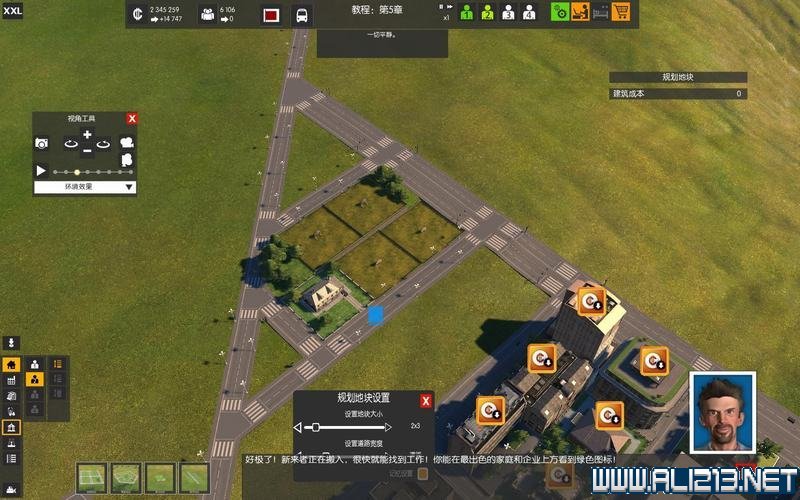Close the plot planning settings panel
The image size is (800, 500).
click(426, 401)
